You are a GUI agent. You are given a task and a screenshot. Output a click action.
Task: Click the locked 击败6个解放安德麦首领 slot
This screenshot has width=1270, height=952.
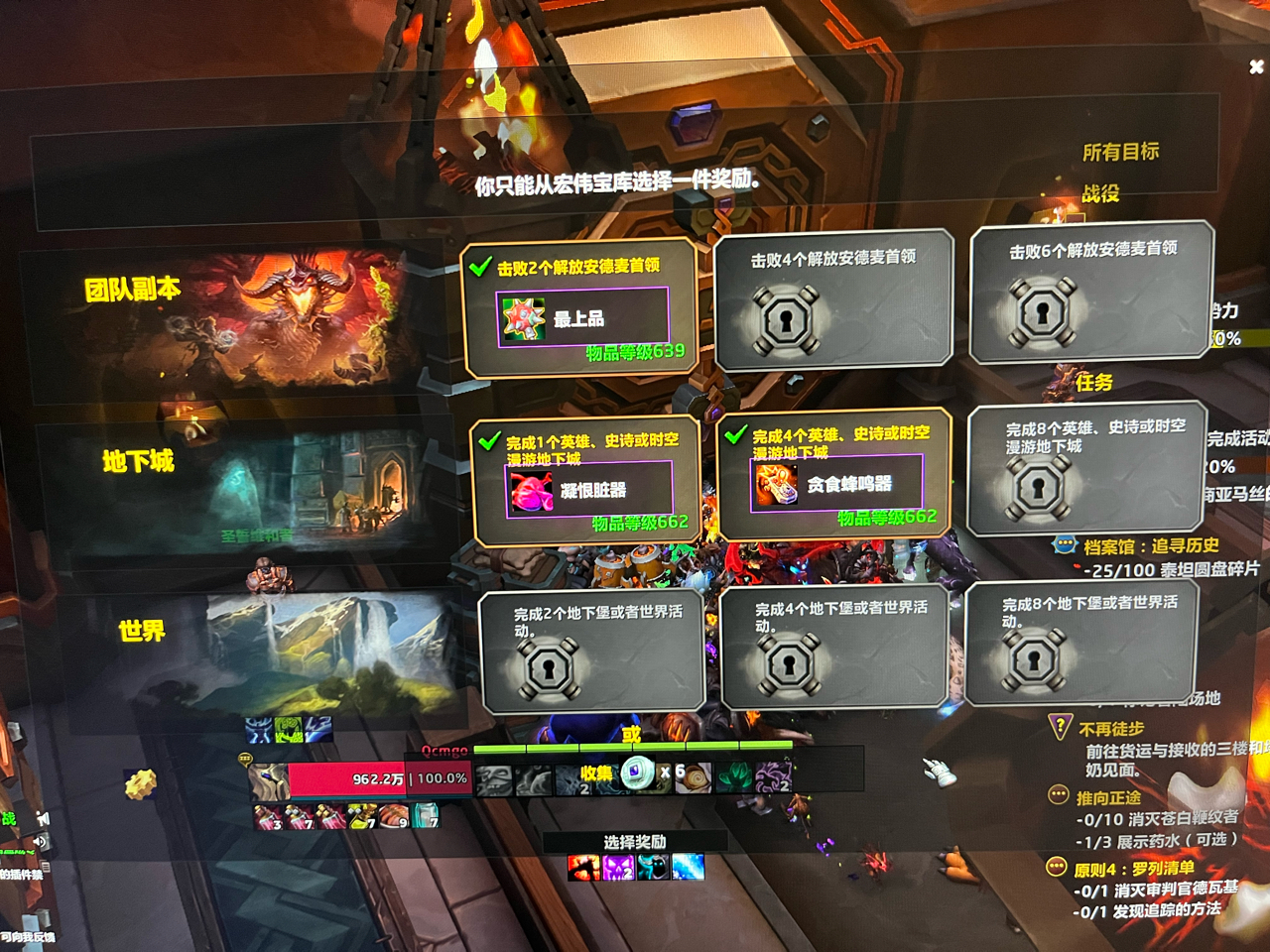pyautogui.click(x=1091, y=294)
